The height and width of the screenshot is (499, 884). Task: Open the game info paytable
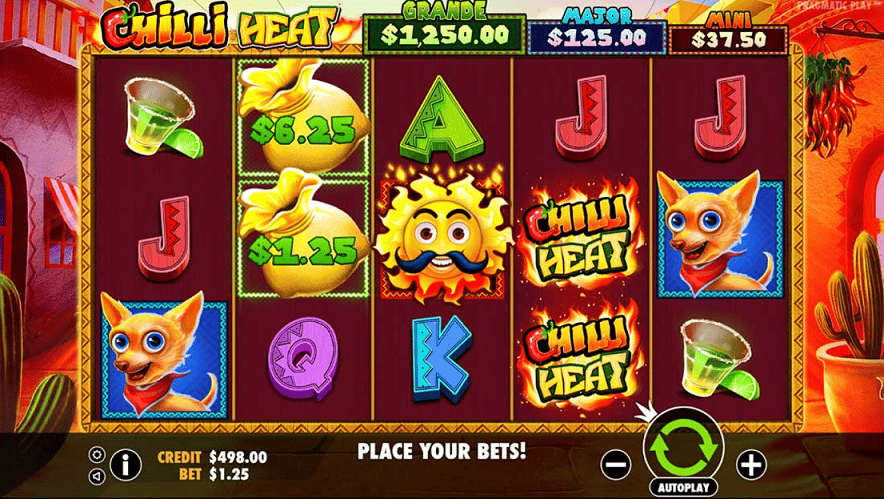(125, 464)
